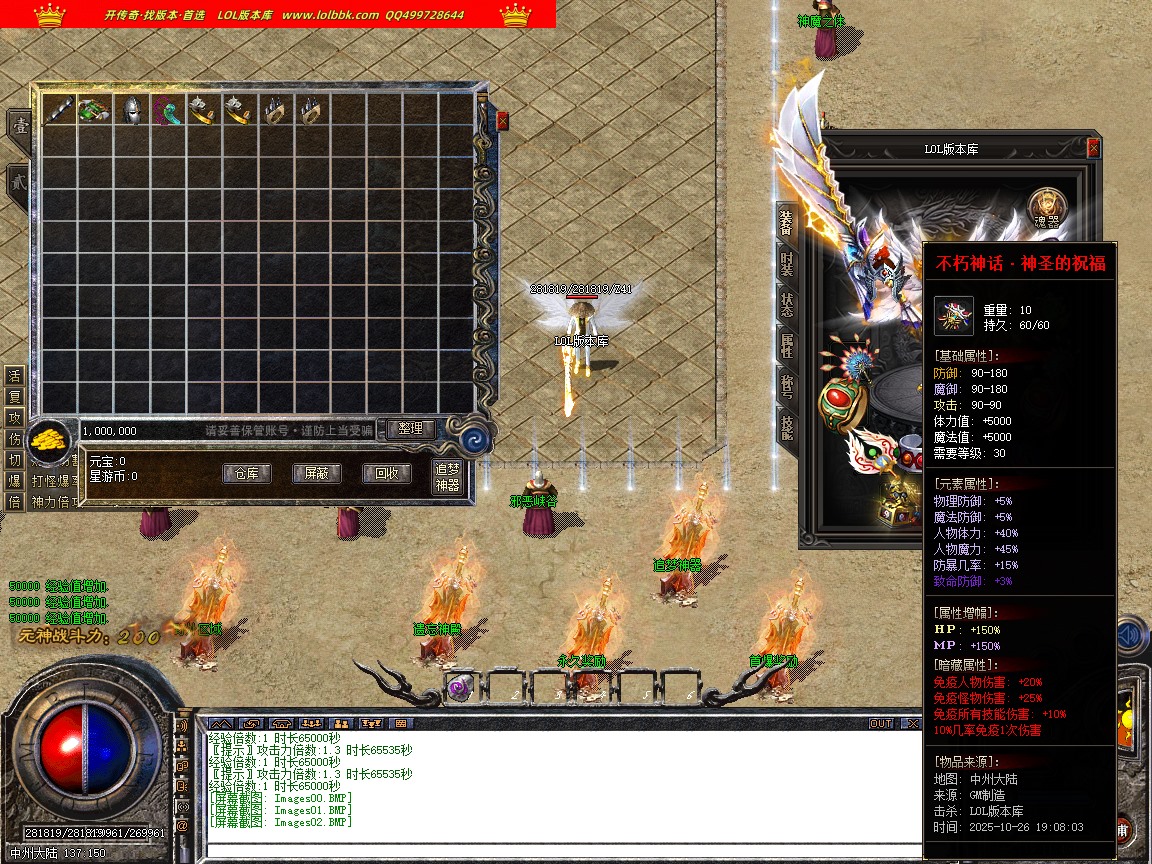Open the 技能 skills tab
Screen dimensions: 1152x864
787,428
